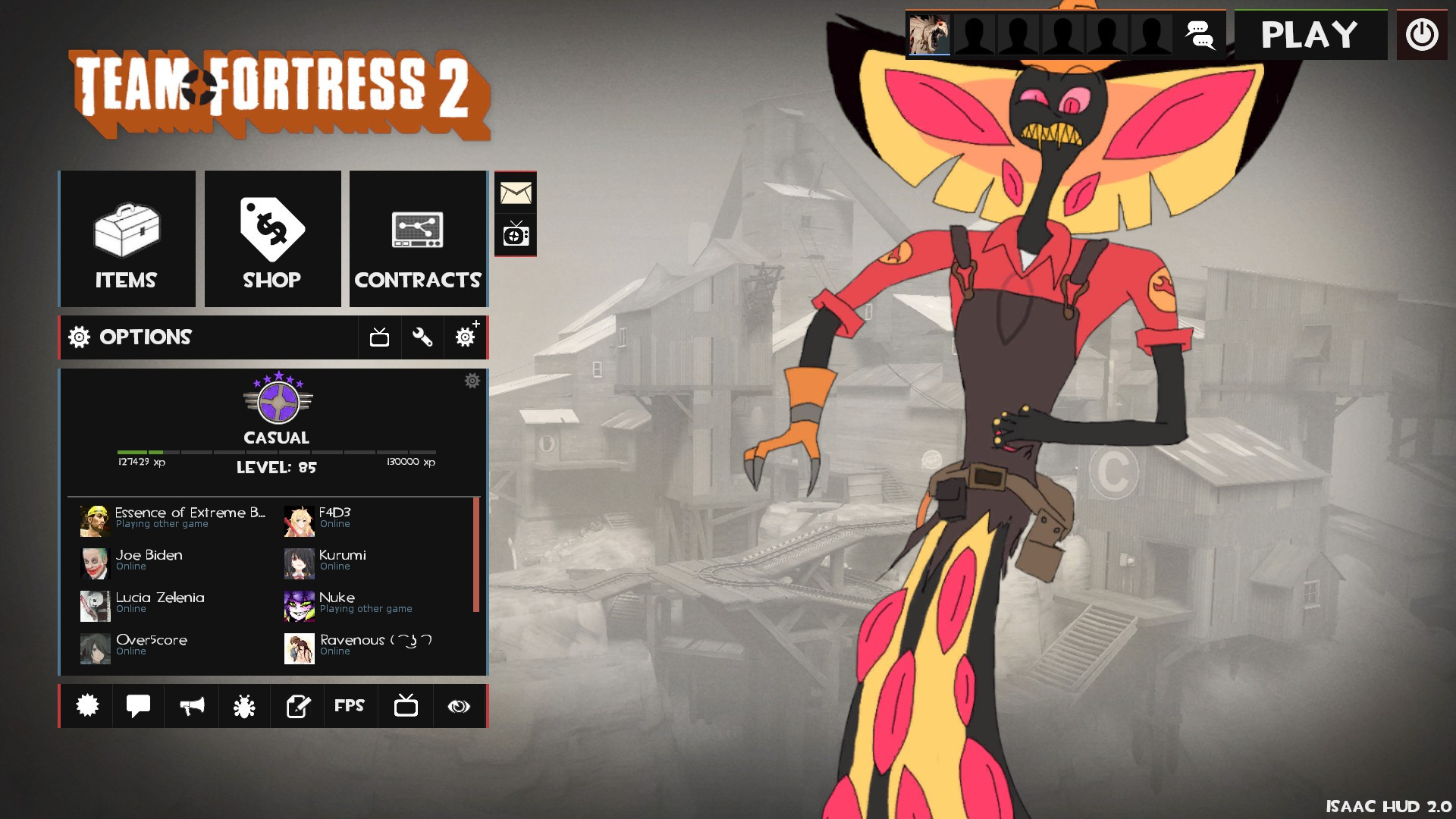Open casual badge settings gear
This screenshot has width=1456, height=819.
tap(472, 381)
